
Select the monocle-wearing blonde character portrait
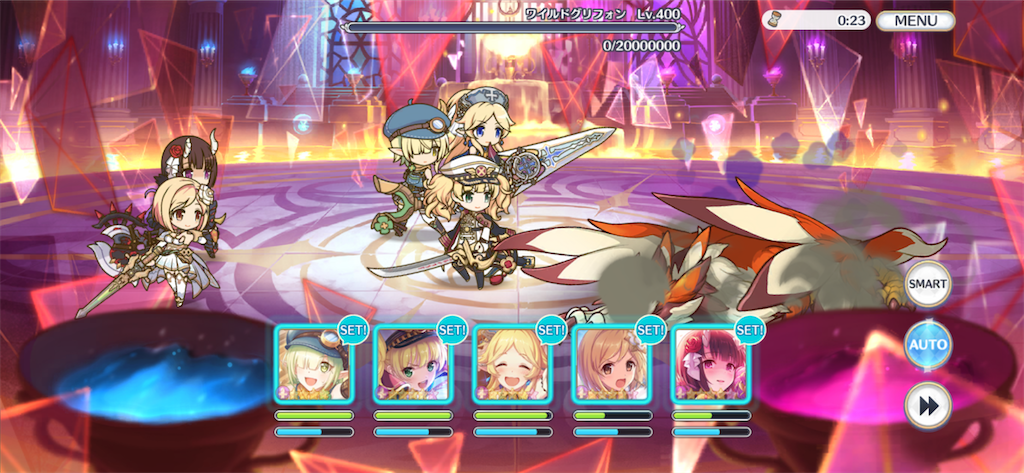pos(313,364)
